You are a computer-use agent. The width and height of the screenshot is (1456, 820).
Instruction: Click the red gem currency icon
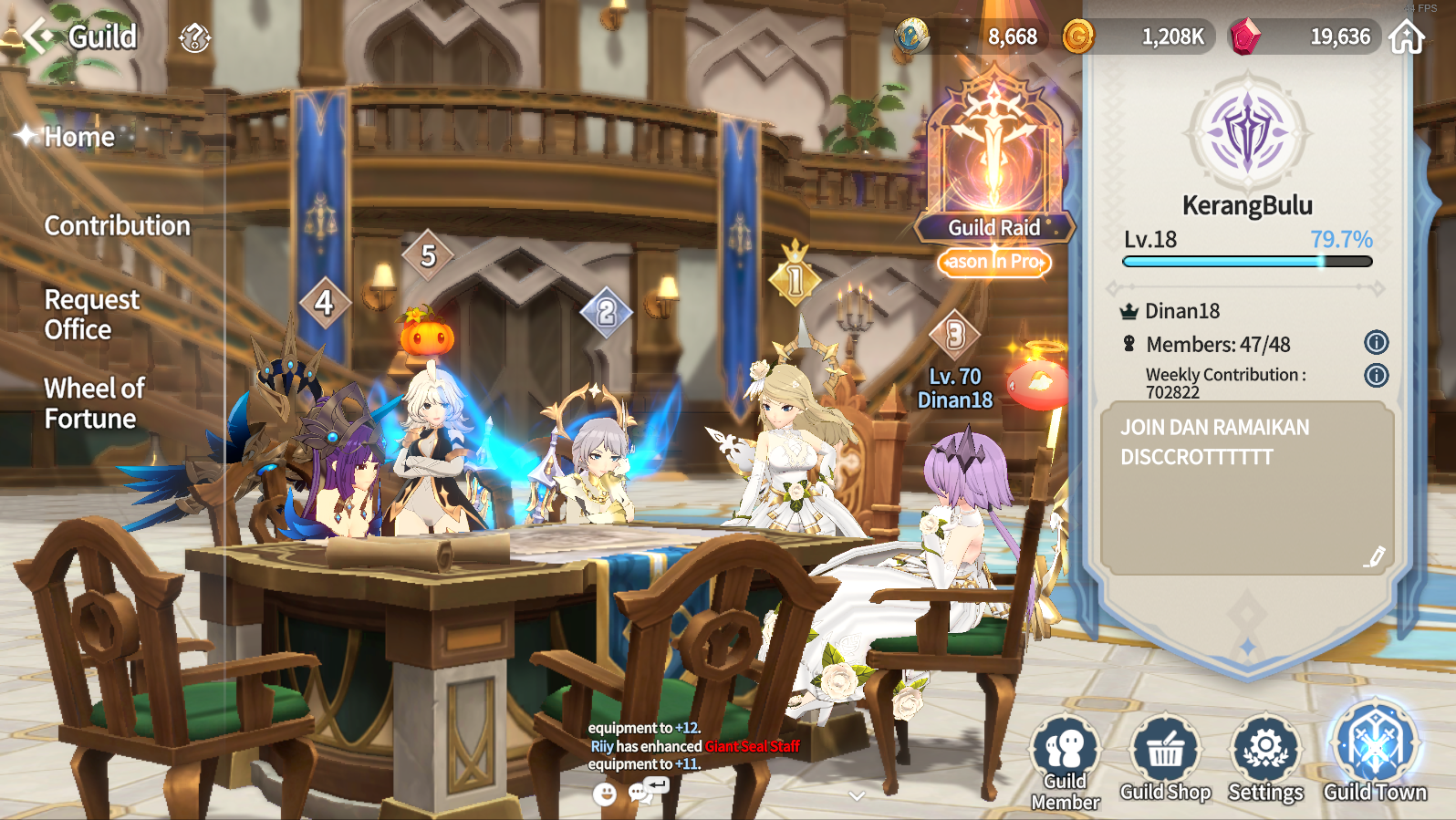tap(1244, 36)
